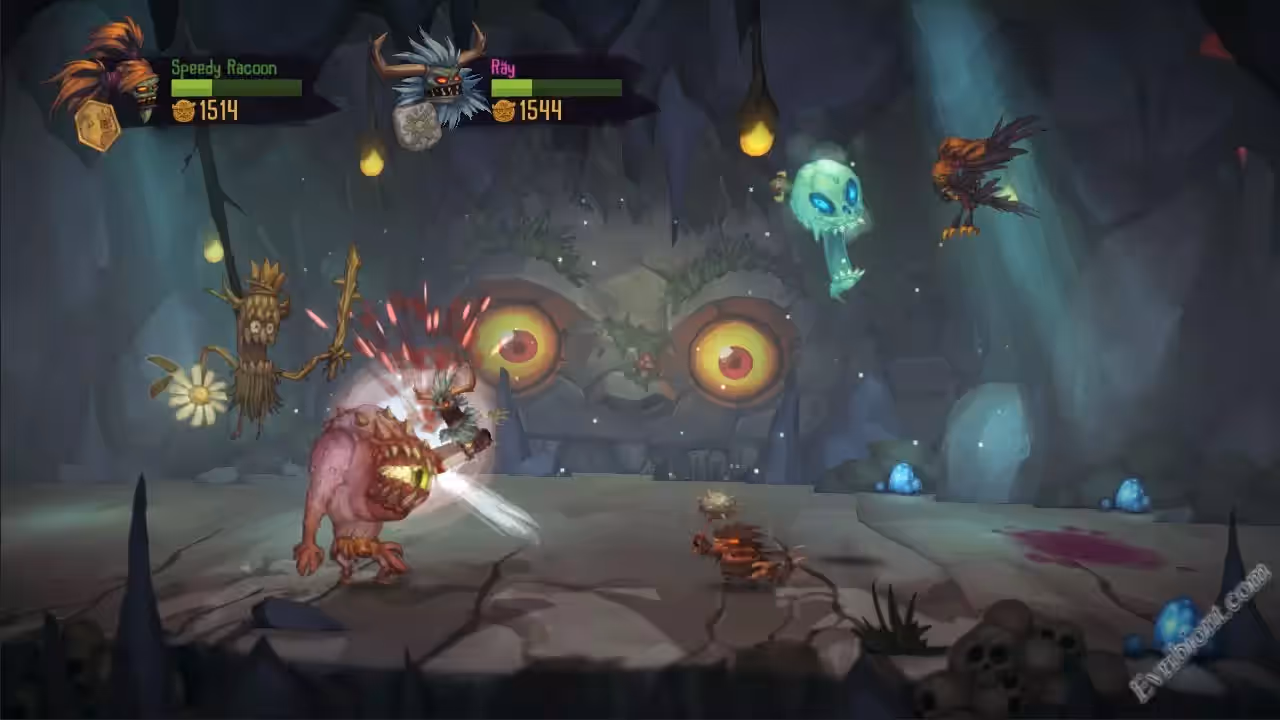Pick the grey stone rune under Ray's portrait
Image resolution: width=1280 pixels, height=720 pixels.
coord(416,126)
